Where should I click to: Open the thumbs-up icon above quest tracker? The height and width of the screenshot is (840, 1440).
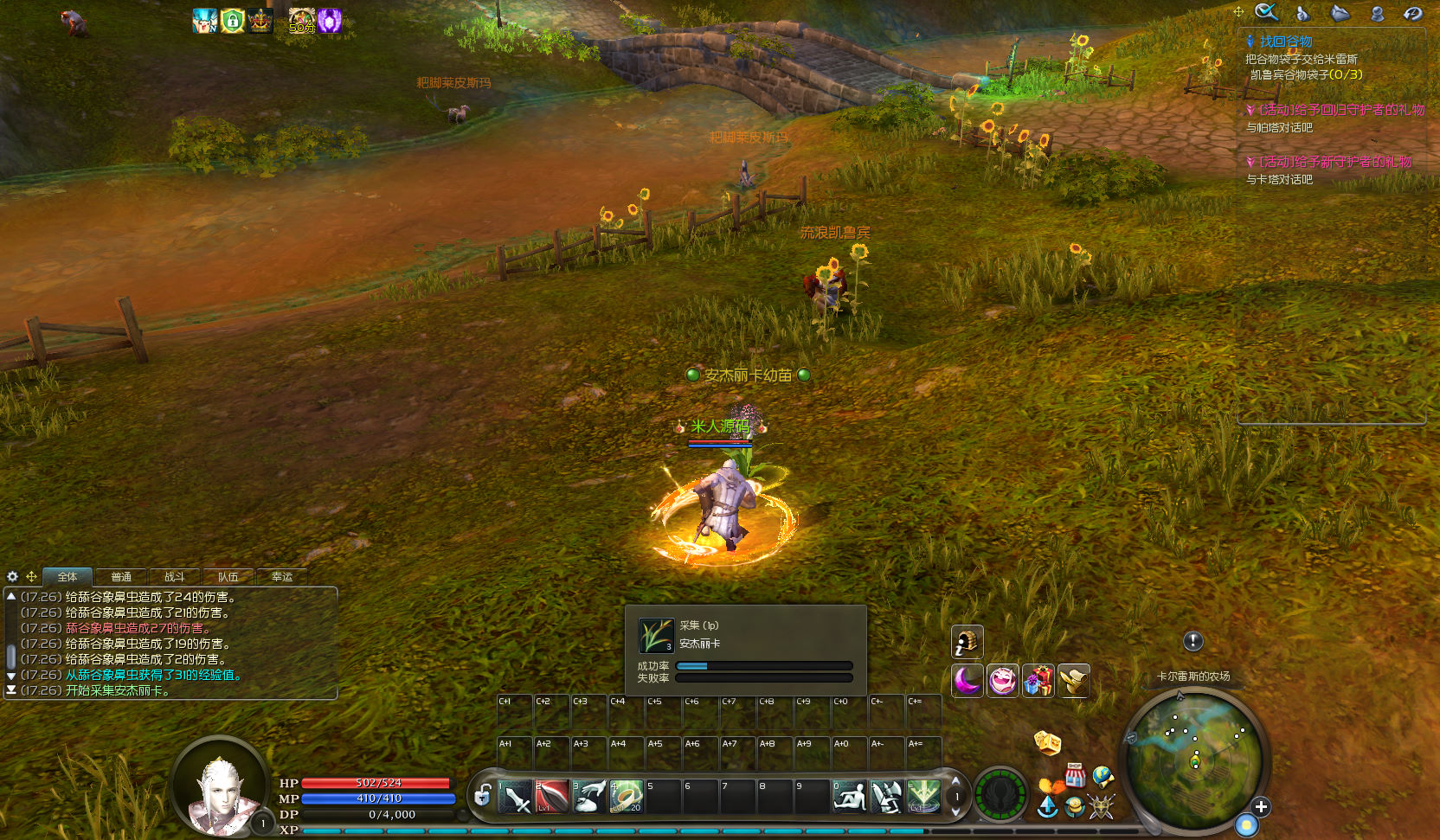pyautogui.click(x=1302, y=13)
